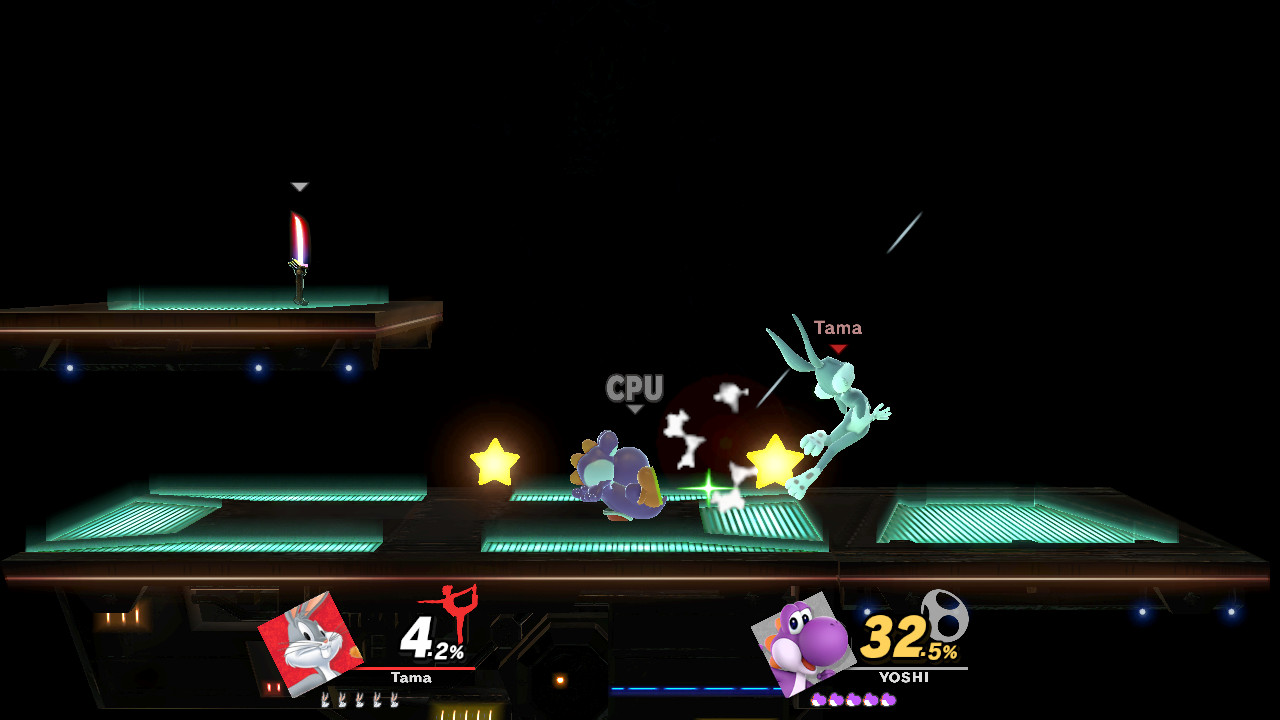Select the CPU label above the yellow Yoshi

(x=636, y=390)
